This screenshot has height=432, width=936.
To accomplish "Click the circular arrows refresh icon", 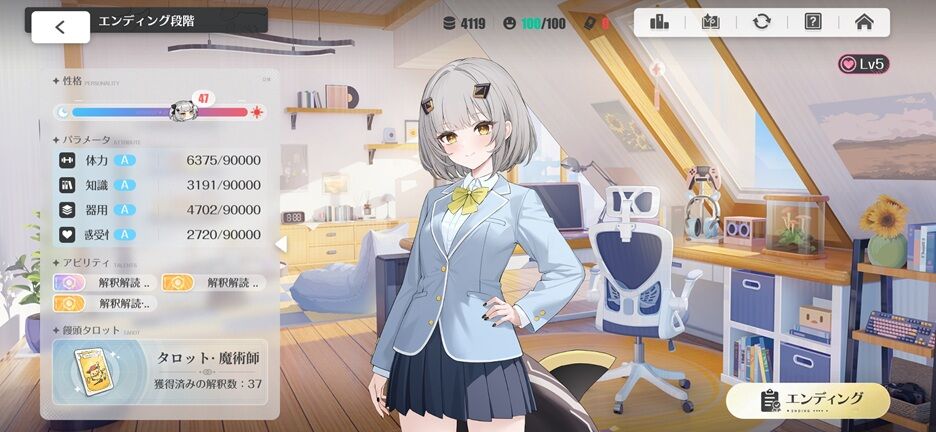I will (762, 21).
